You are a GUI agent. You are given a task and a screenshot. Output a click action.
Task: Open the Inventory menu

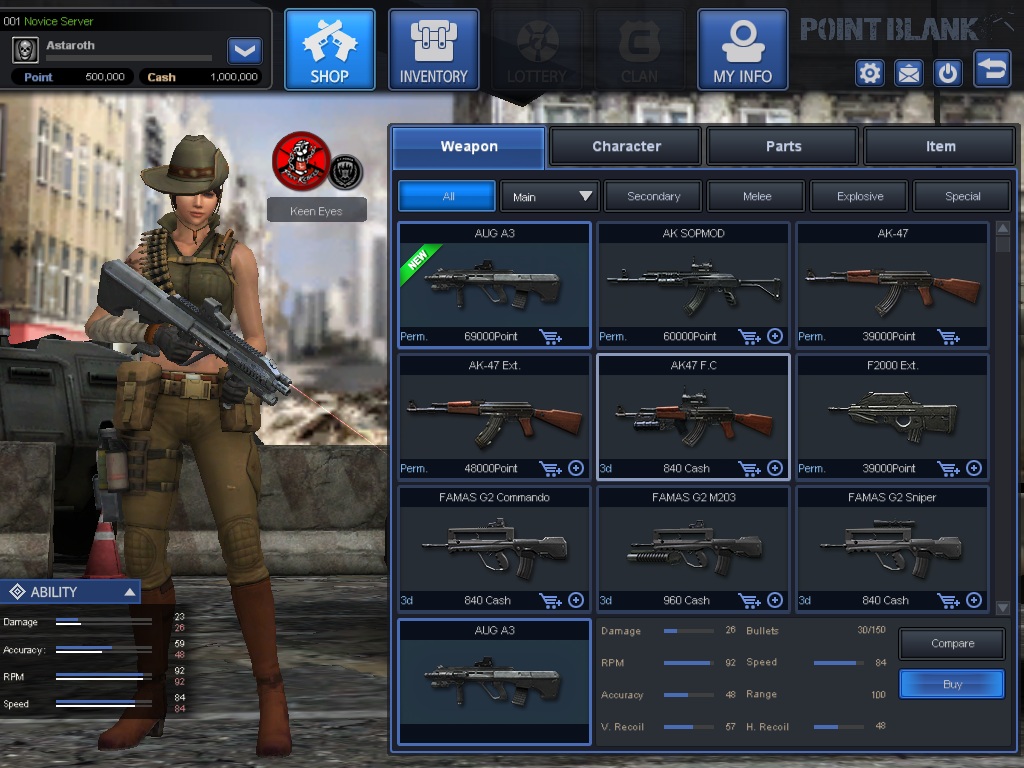pos(433,50)
